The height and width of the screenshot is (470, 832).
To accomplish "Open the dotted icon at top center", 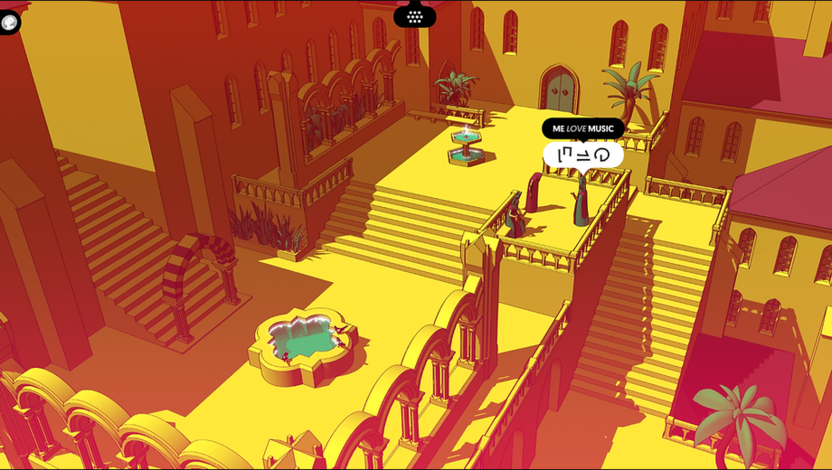I will (415, 15).
